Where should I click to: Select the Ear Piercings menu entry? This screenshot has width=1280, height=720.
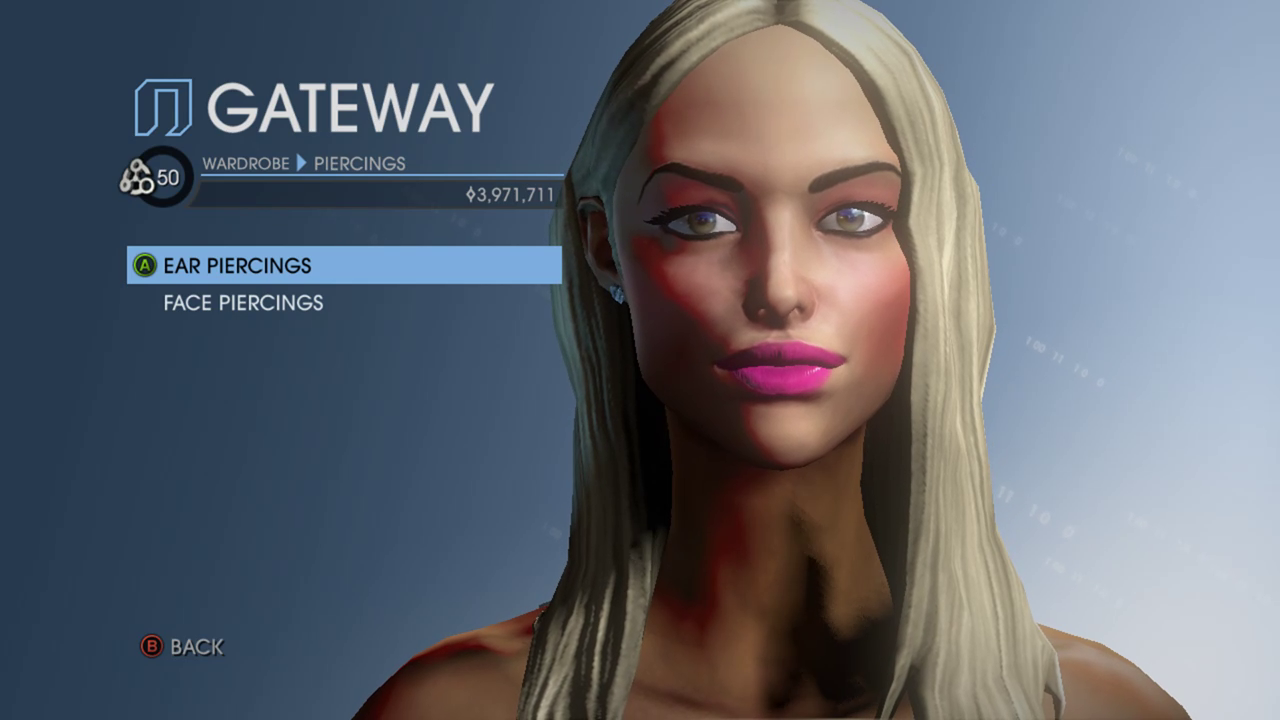(238, 266)
